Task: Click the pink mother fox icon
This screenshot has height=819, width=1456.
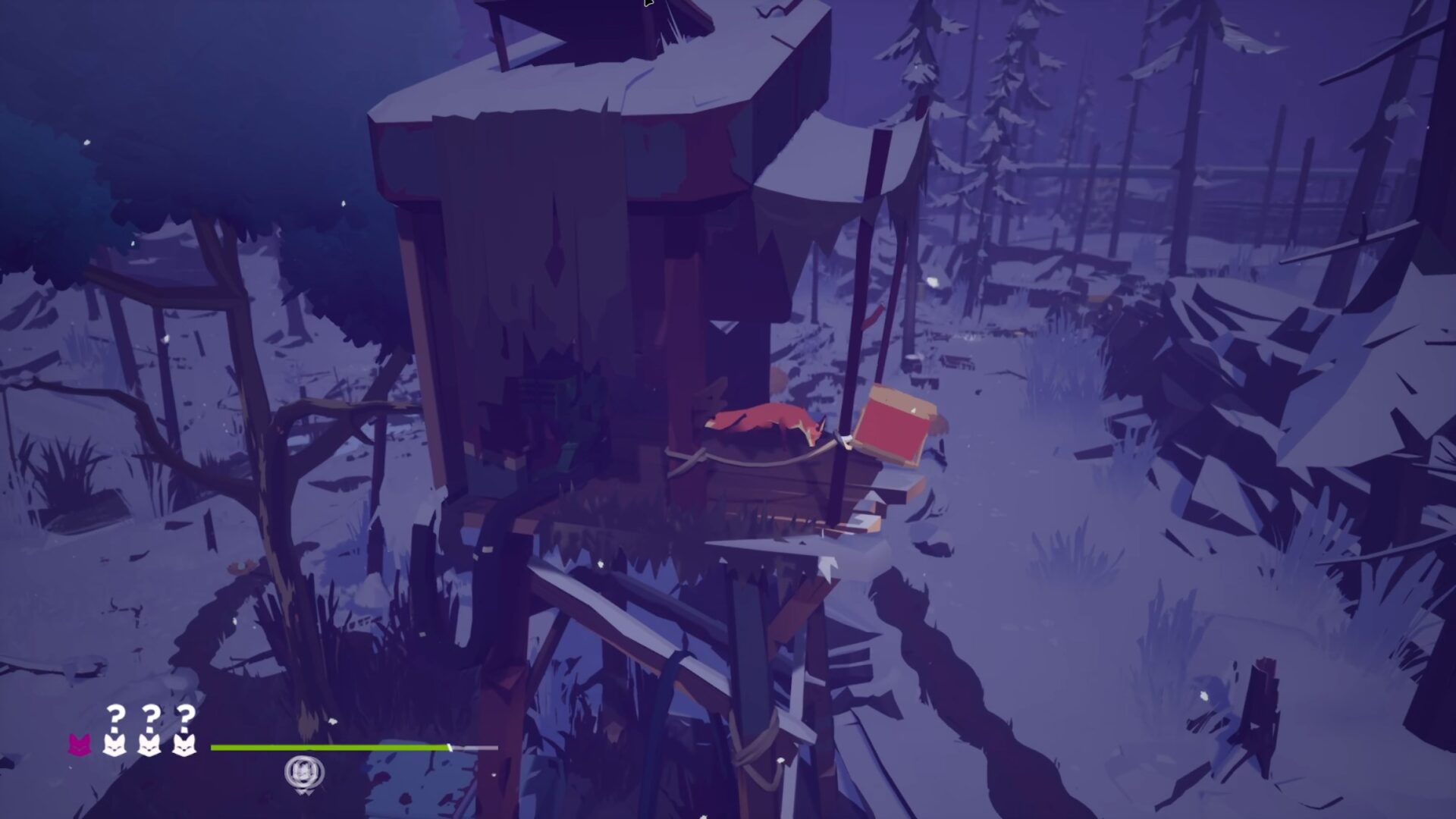Action: pos(80,745)
